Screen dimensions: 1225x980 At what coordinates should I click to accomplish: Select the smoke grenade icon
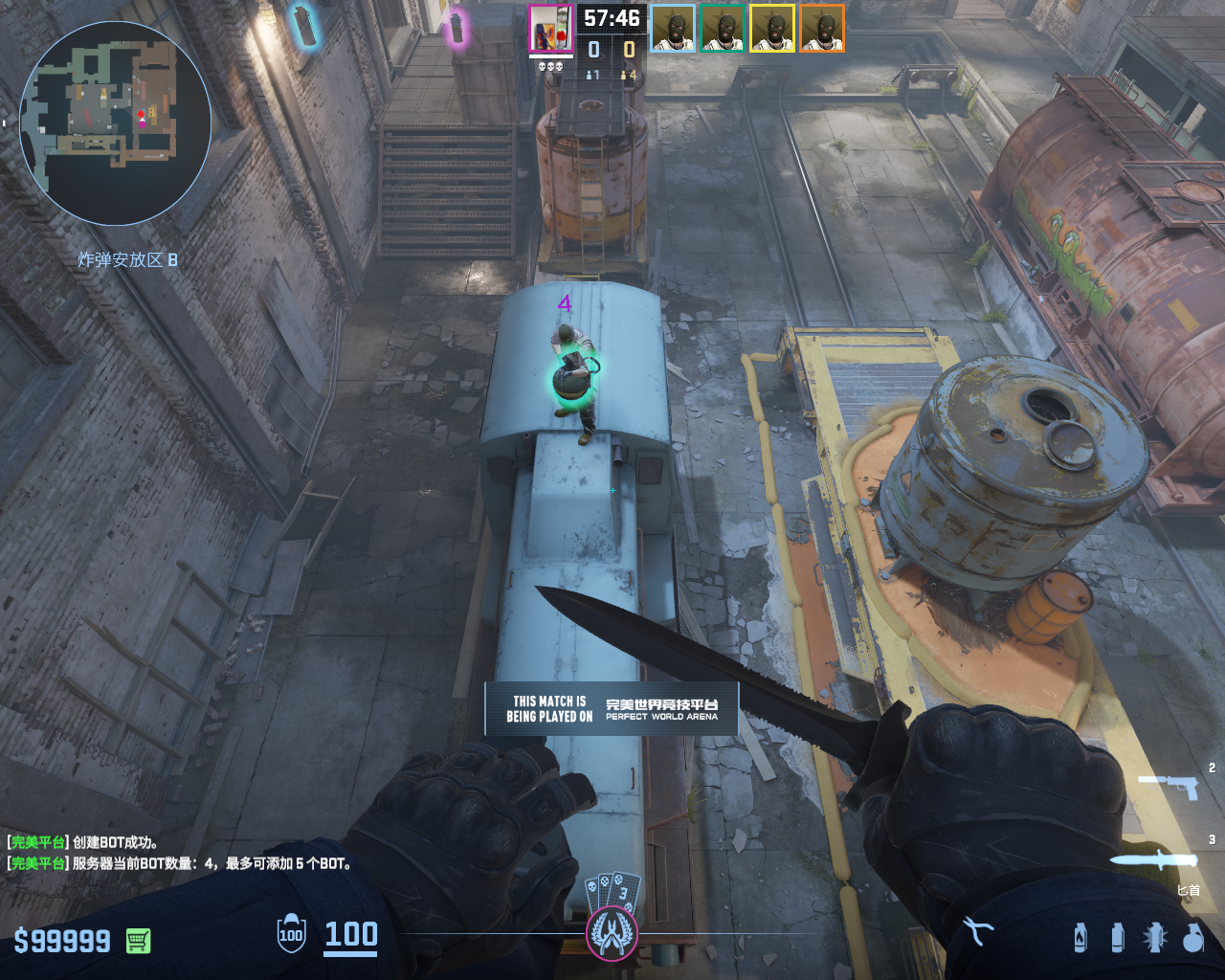click(1117, 938)
